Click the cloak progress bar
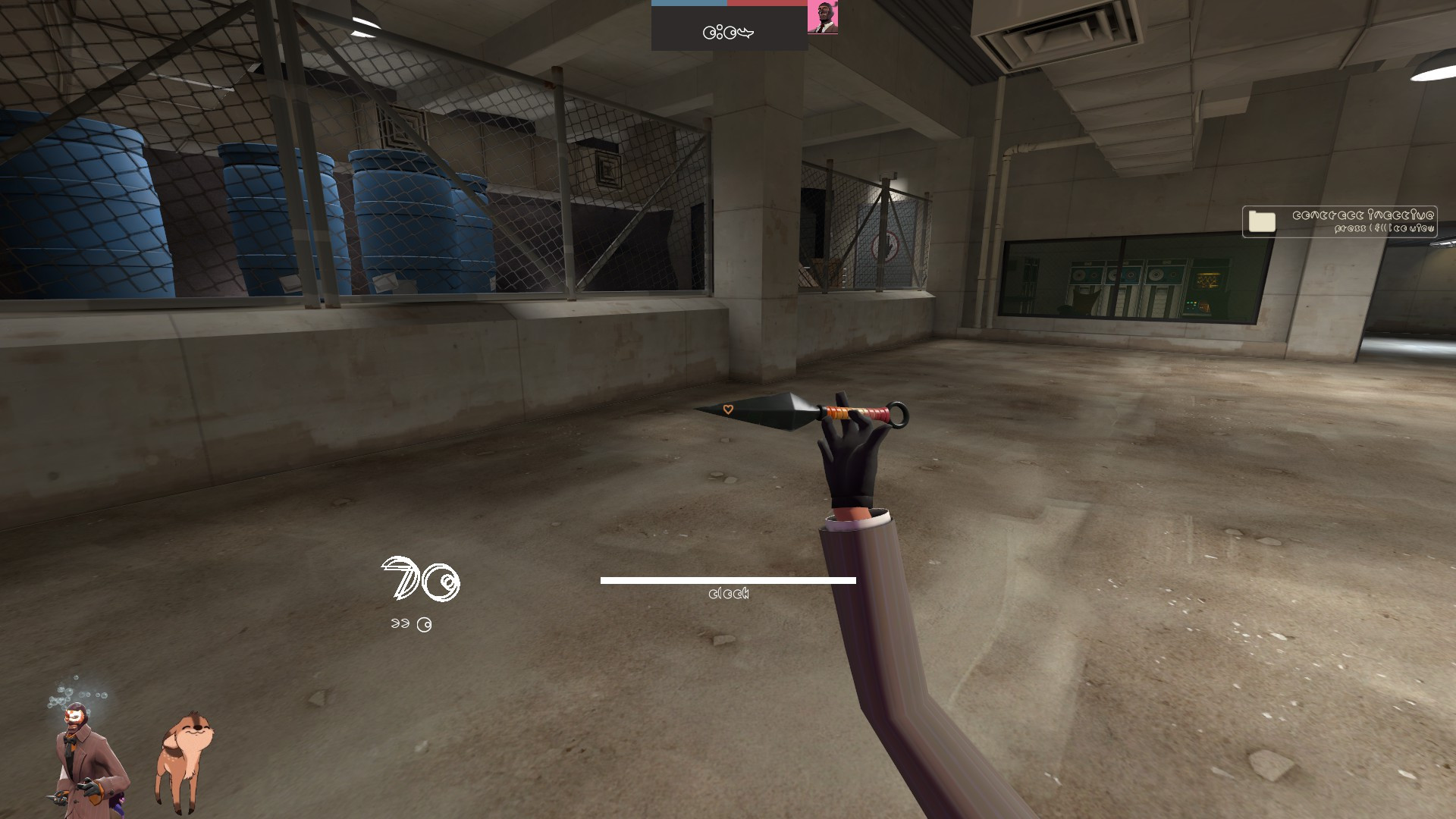 click(x=728, y=580)
